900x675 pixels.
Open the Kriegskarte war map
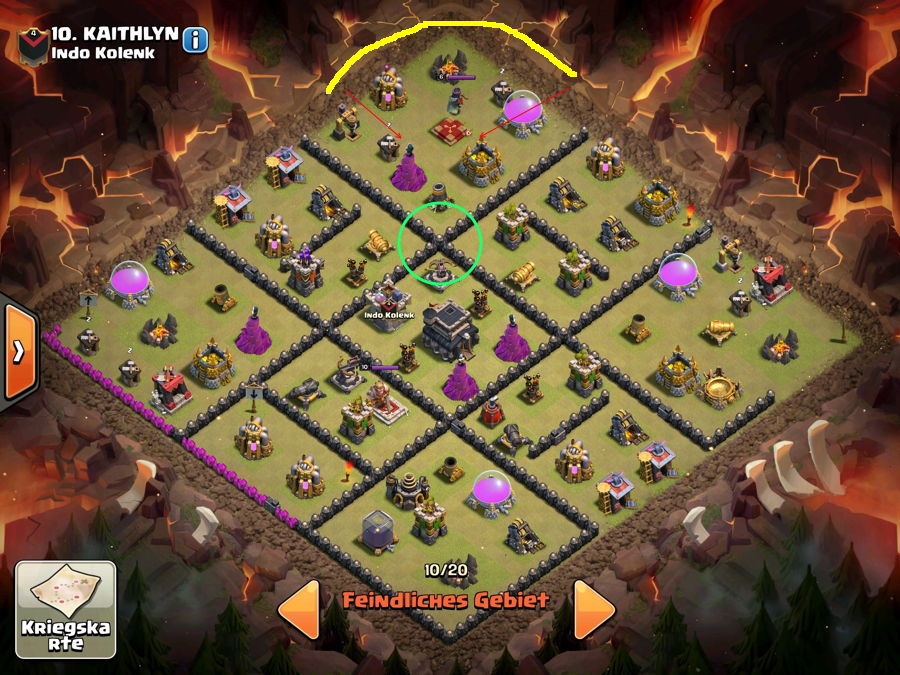[65, 610]
